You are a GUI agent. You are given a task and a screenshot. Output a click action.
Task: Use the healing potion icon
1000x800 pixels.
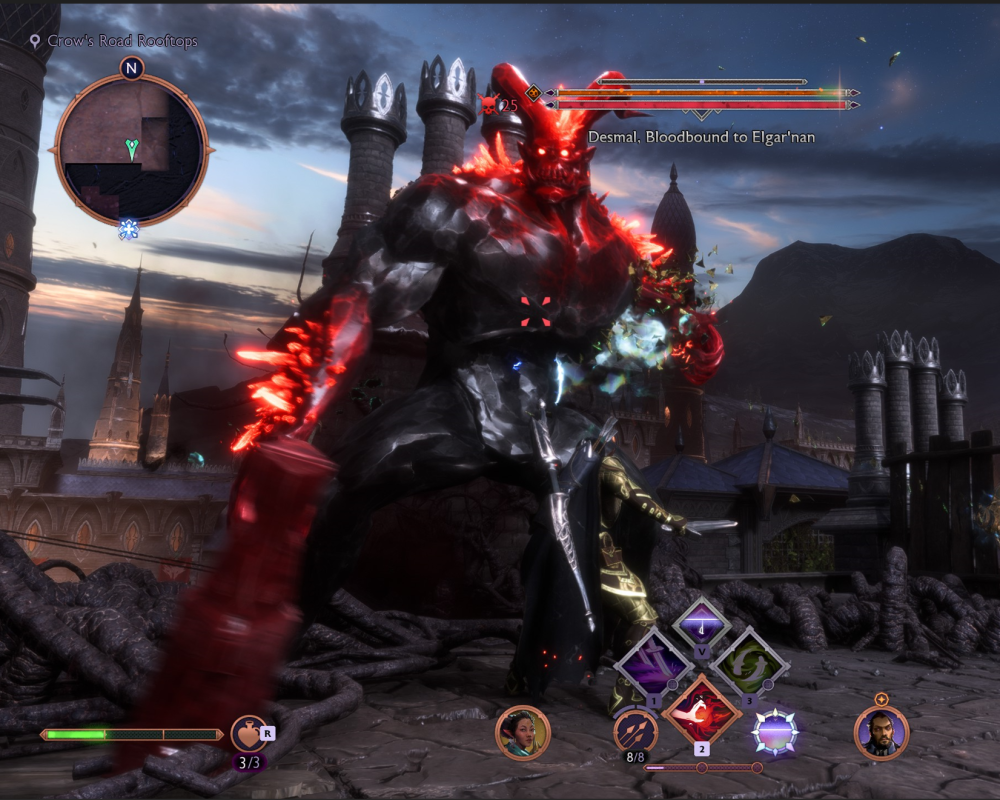[x=248, y=733]
